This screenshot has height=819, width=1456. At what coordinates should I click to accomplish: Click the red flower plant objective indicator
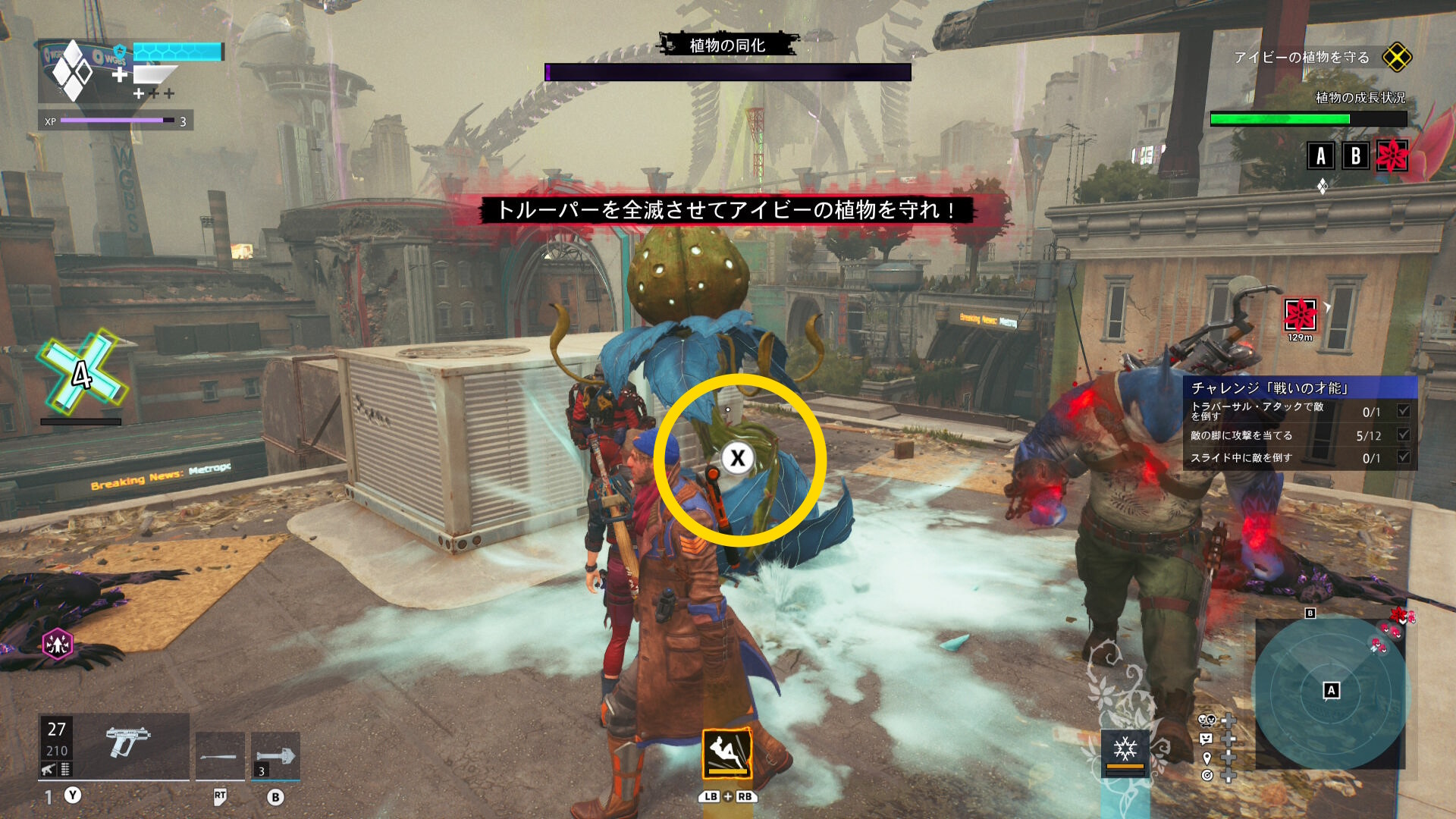coord(1392,155)
